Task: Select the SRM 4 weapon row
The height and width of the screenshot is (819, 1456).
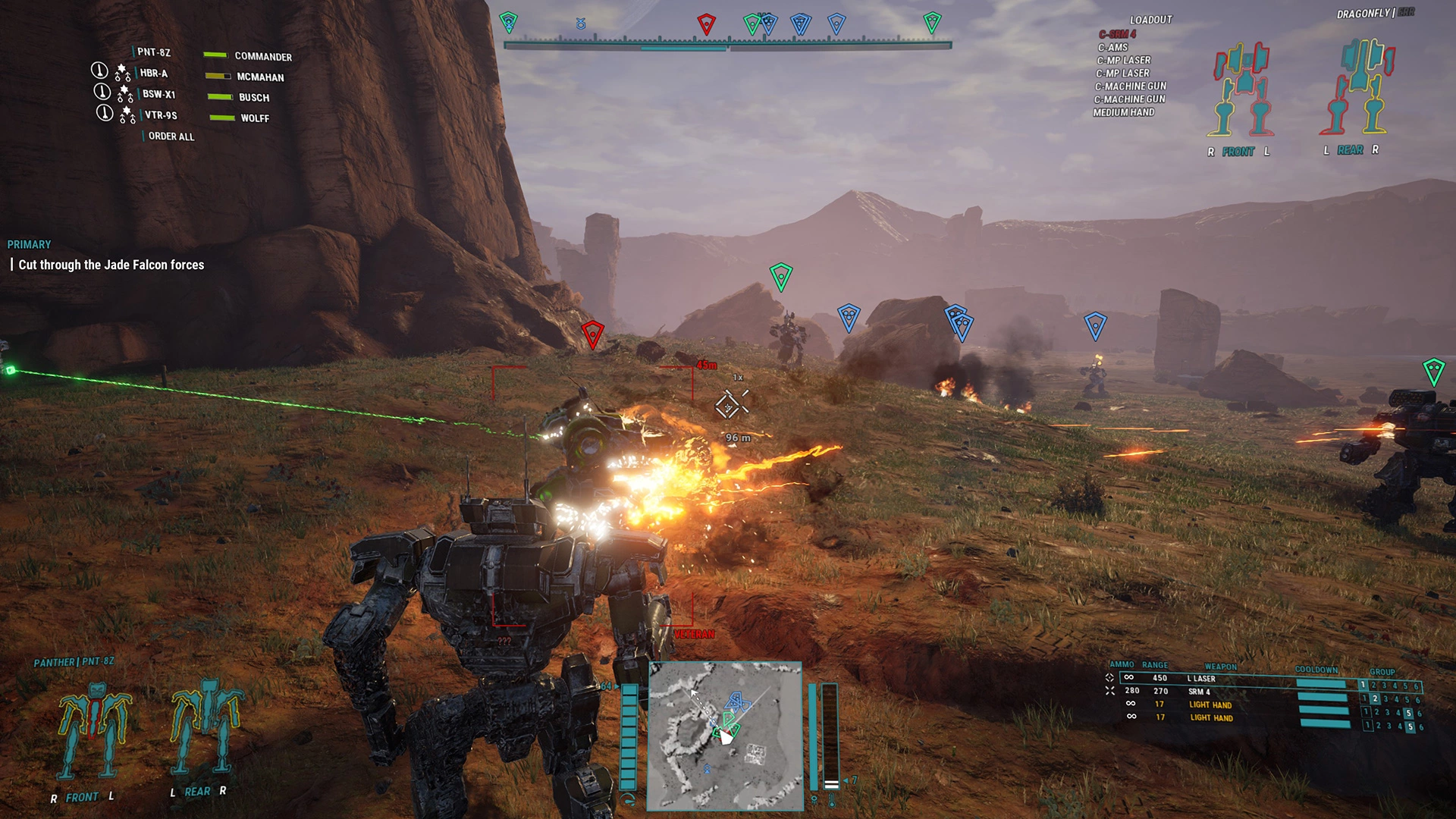Action: [1199, 692]
